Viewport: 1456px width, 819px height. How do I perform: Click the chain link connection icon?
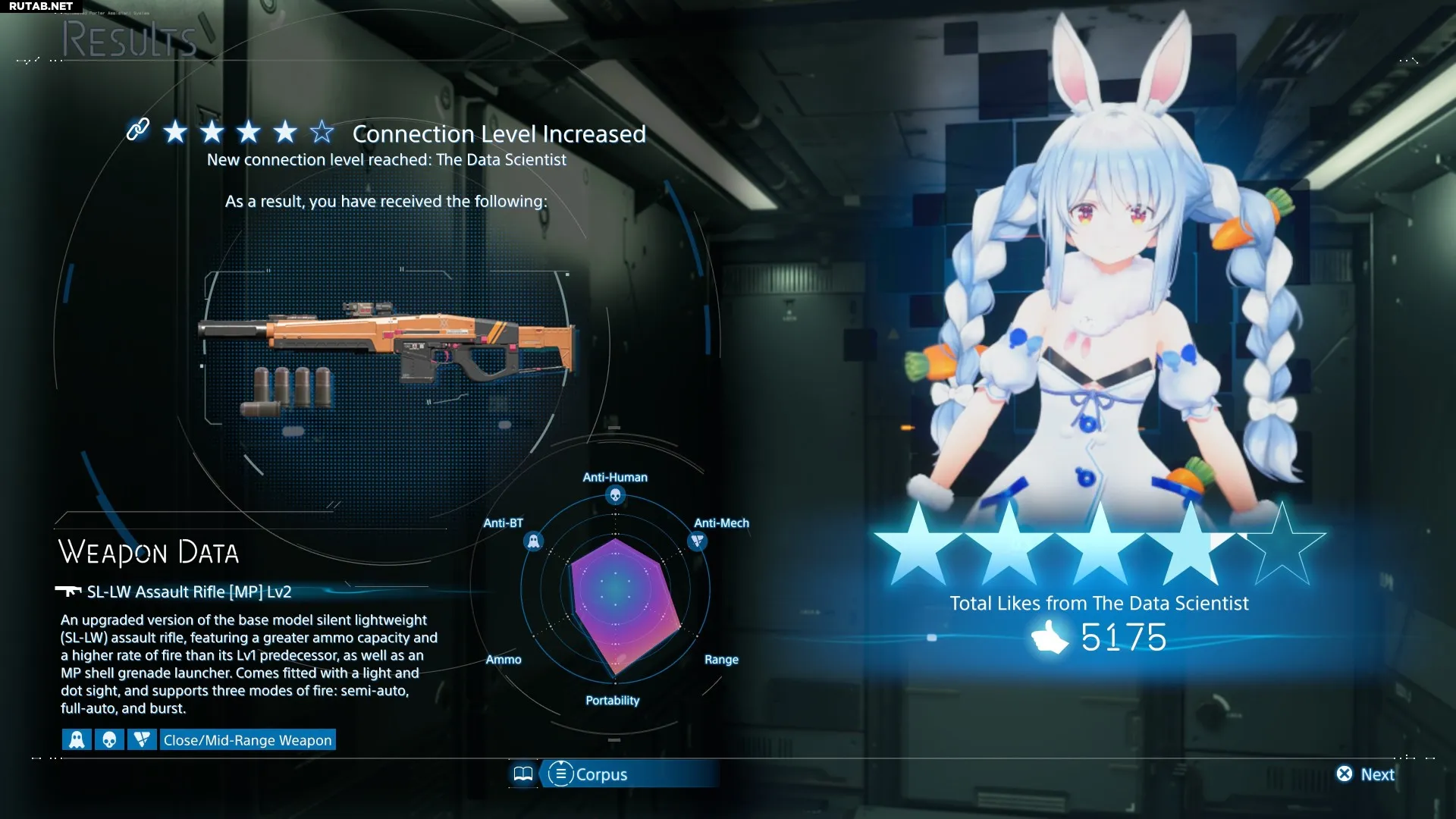(137, 130)
